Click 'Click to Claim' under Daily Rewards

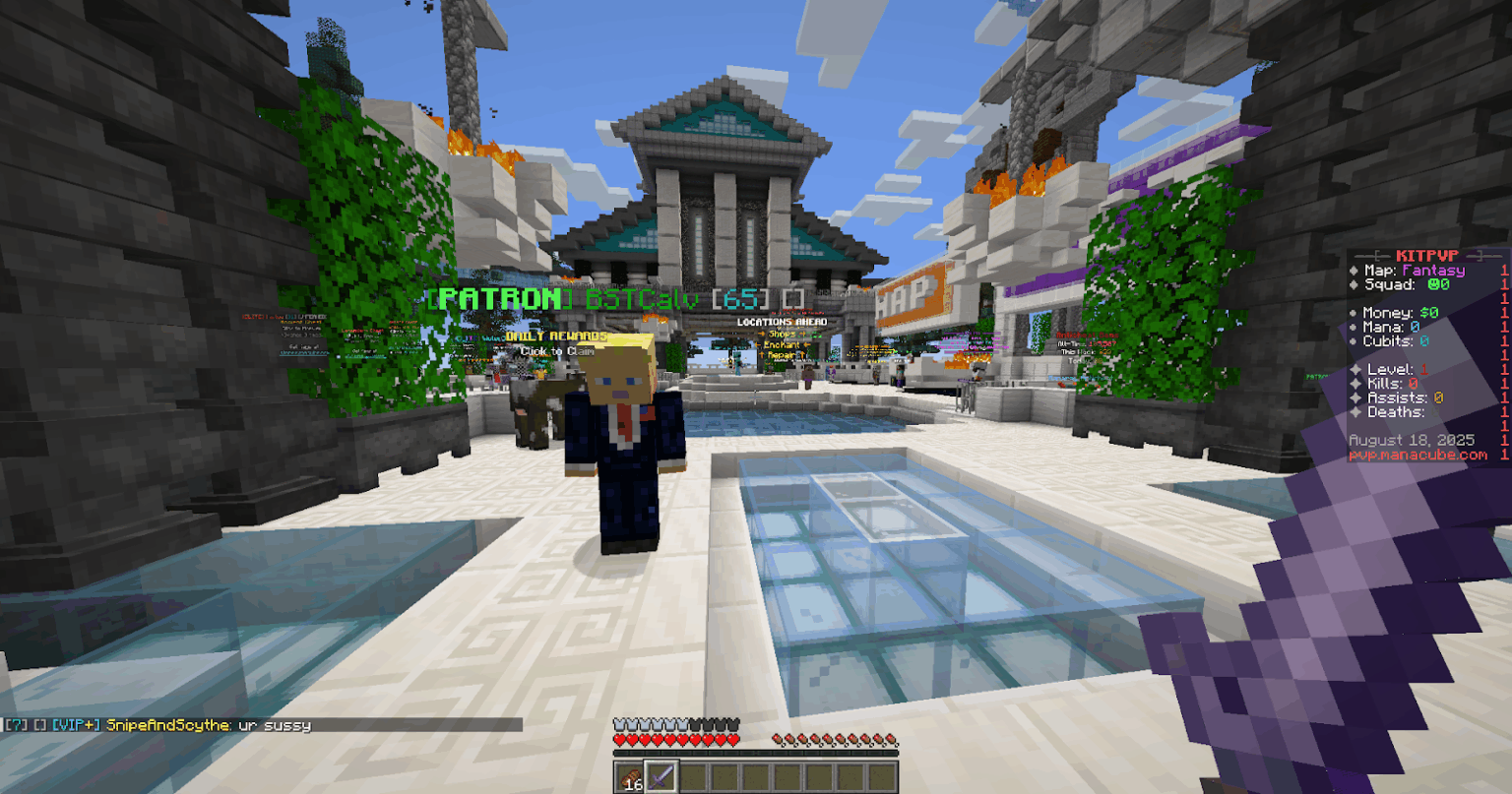click(556, 351)
